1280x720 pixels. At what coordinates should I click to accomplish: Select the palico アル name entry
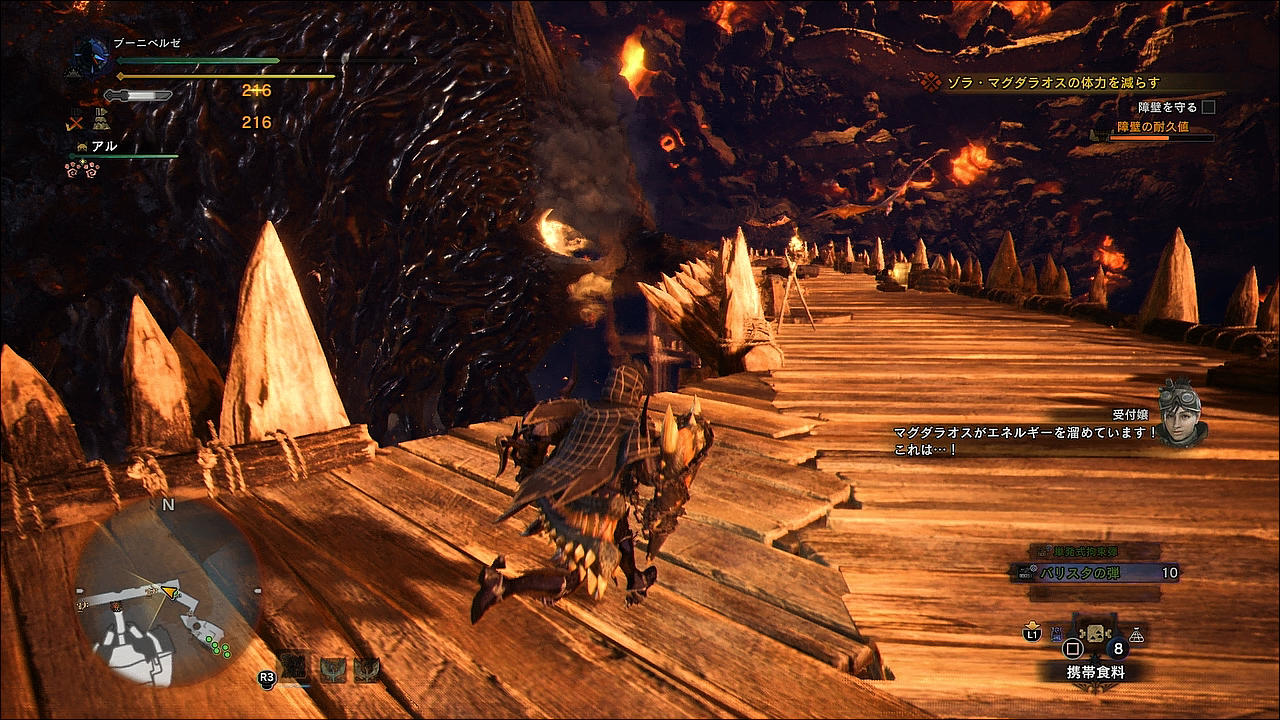(x=103, y=146)
